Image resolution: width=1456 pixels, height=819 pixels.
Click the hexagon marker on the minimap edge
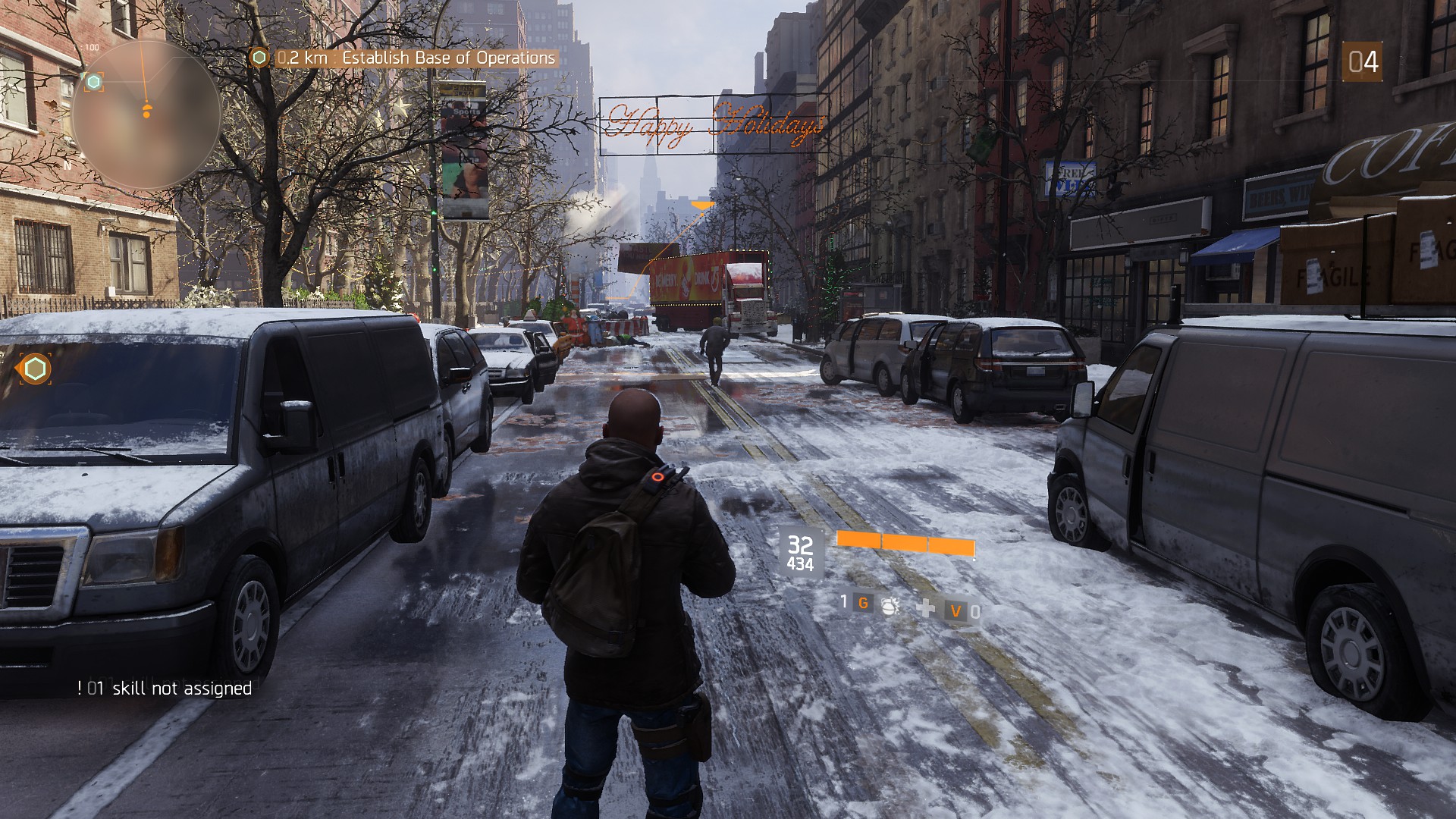[94, 82]
